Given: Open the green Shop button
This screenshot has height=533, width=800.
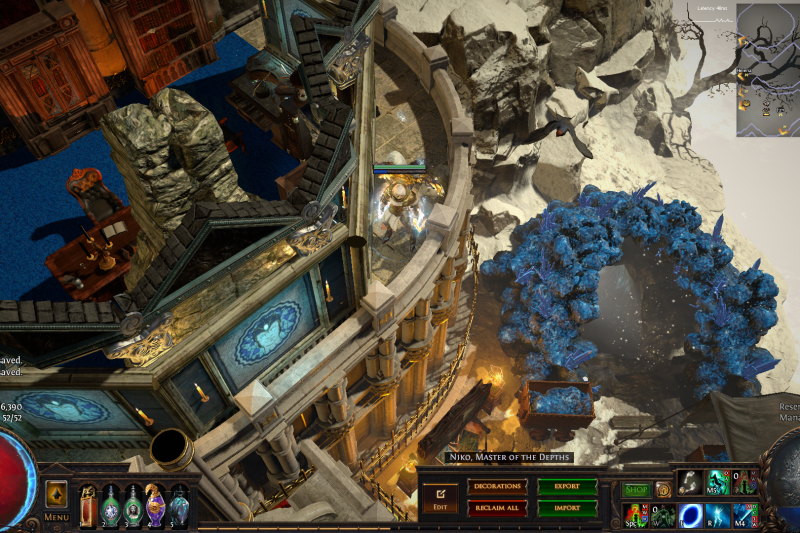Looking at the screenshot, I should (x=635, y=490).
